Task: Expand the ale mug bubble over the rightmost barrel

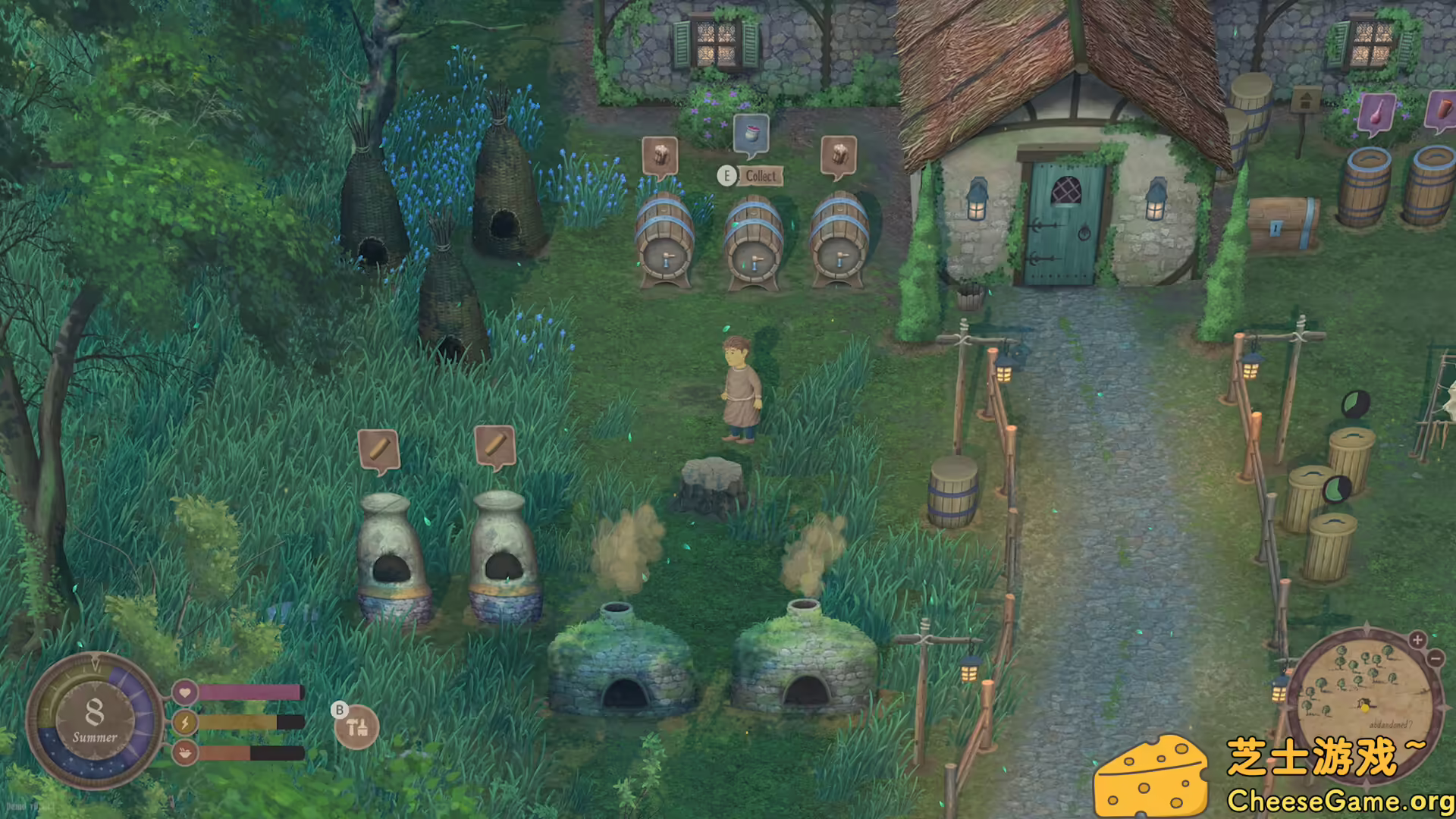Action: tap(839, 153)
